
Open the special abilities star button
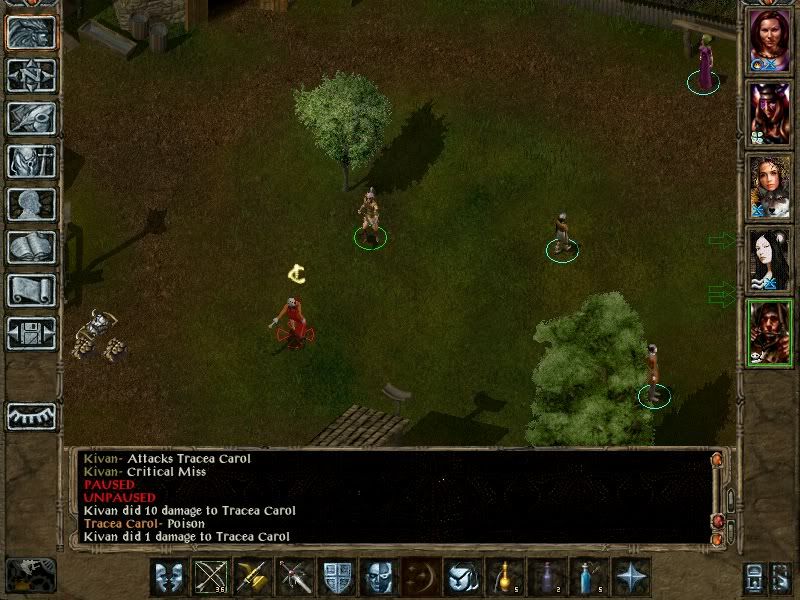pyautogui.click(x=632, y=577)
